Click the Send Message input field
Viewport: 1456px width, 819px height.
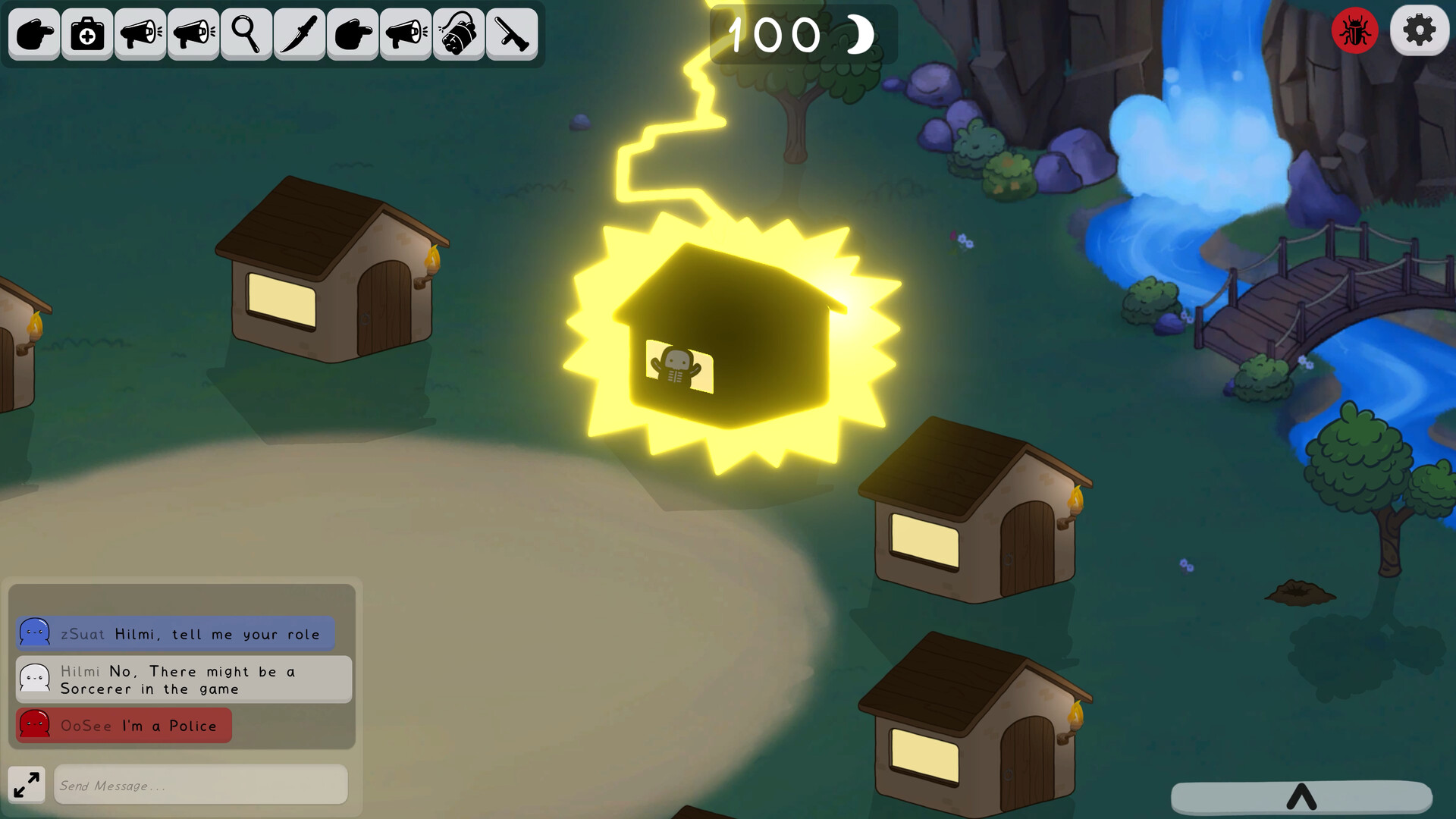[x=199, y=785]
